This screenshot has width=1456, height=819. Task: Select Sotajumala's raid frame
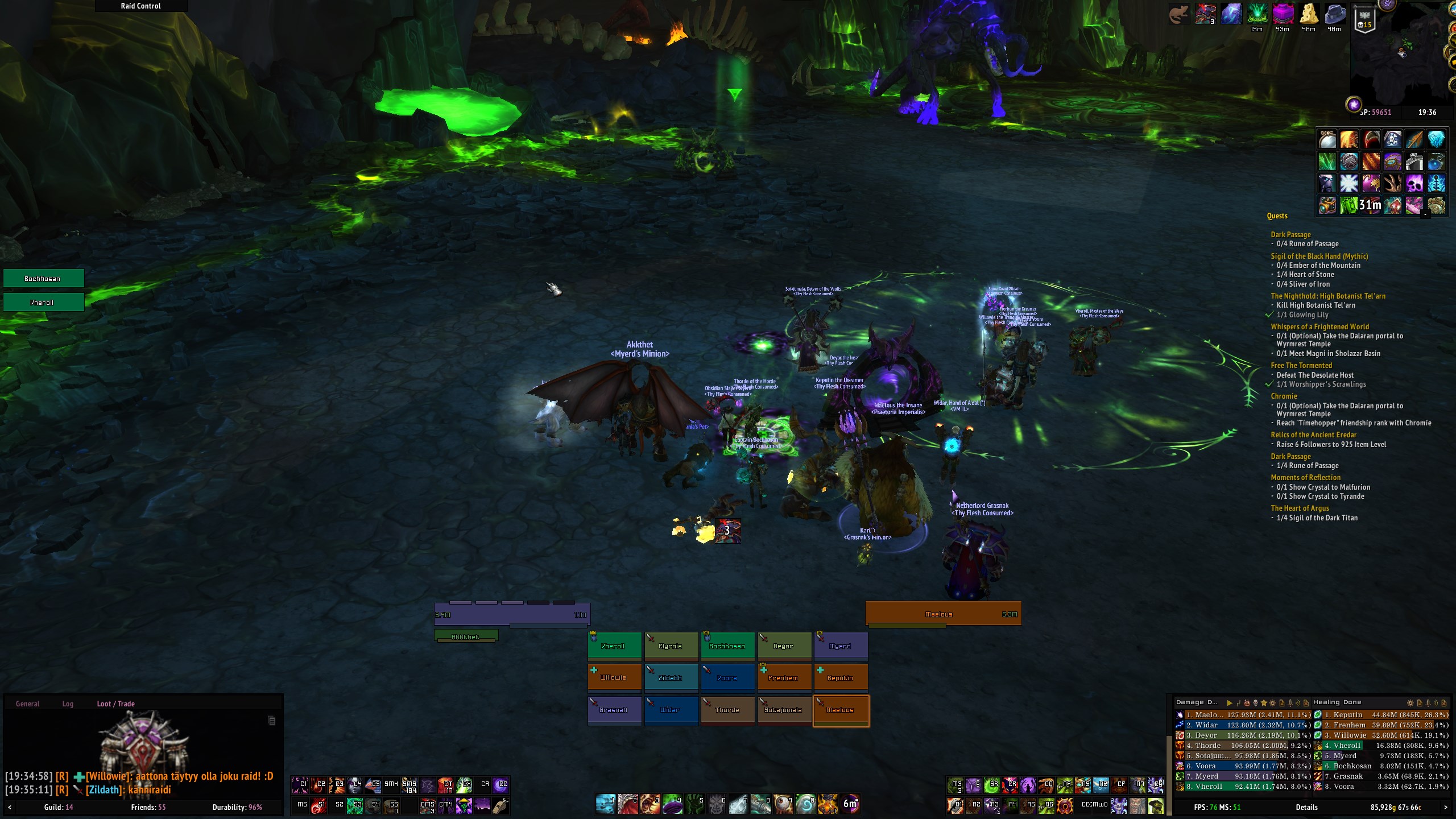pyautogui.click(x=784, y=710)
